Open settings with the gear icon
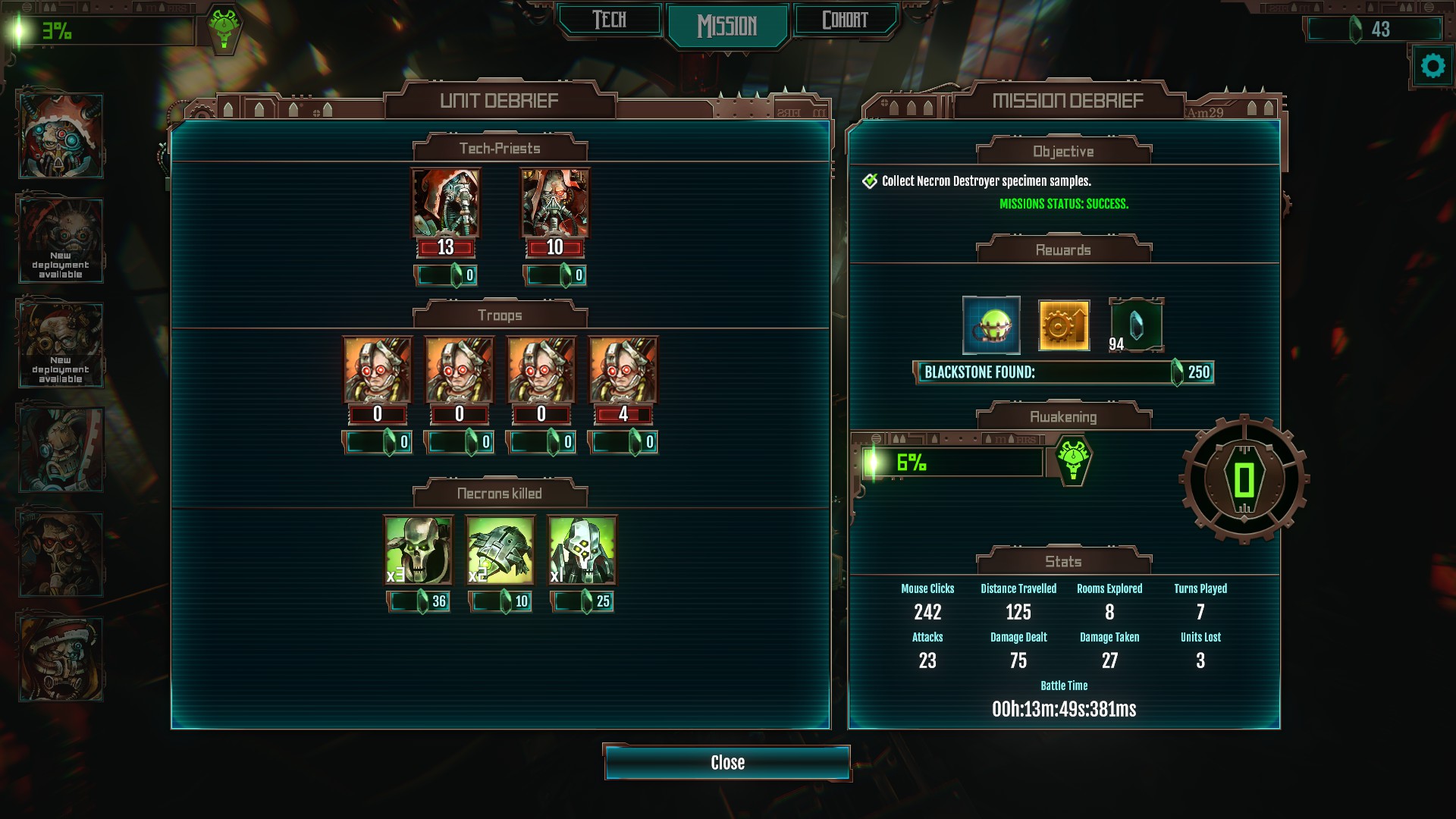This screenshot has height=819, width=1456. pyautogui.click(x=1432, y=67)
